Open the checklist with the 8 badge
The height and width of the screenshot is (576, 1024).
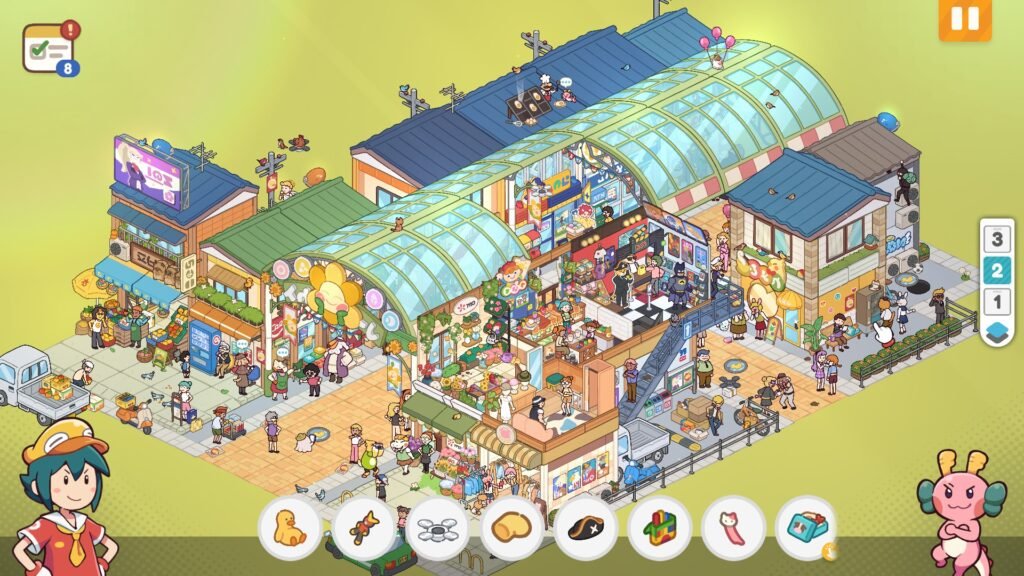click(x=49, y=48)
